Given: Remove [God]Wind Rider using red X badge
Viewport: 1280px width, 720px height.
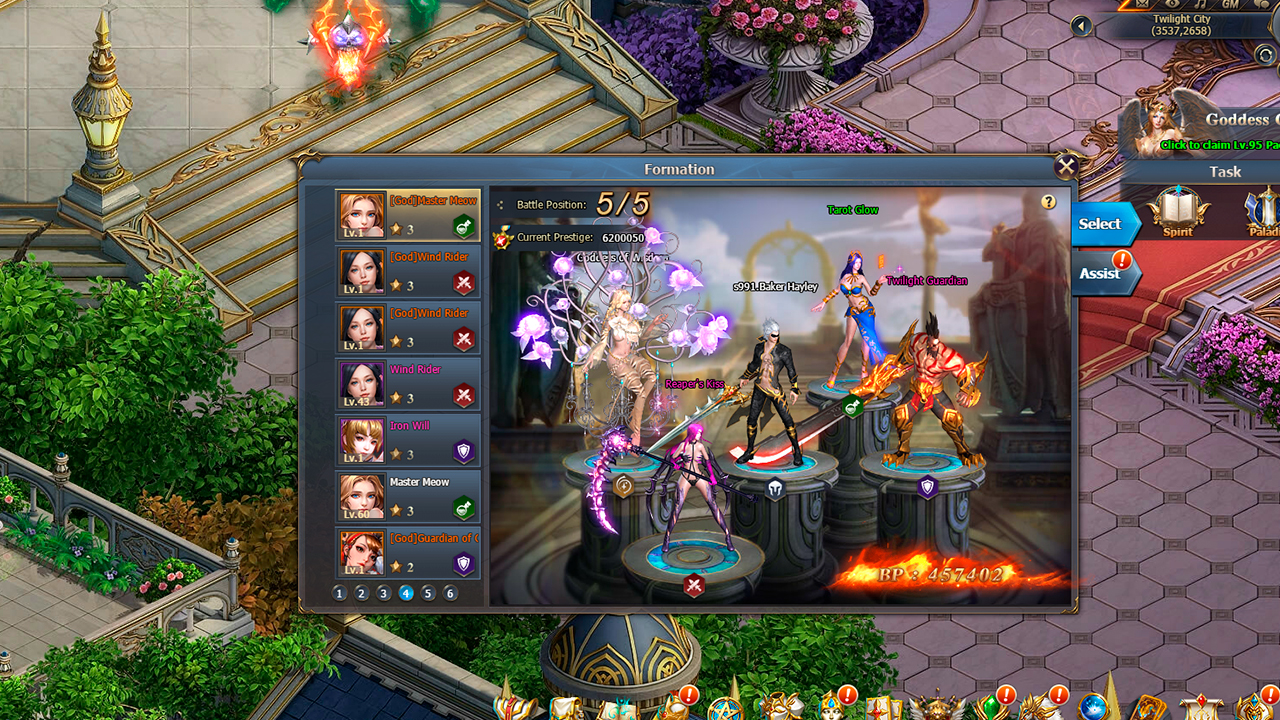Looking at the screenshot, I should pos(463,281).
